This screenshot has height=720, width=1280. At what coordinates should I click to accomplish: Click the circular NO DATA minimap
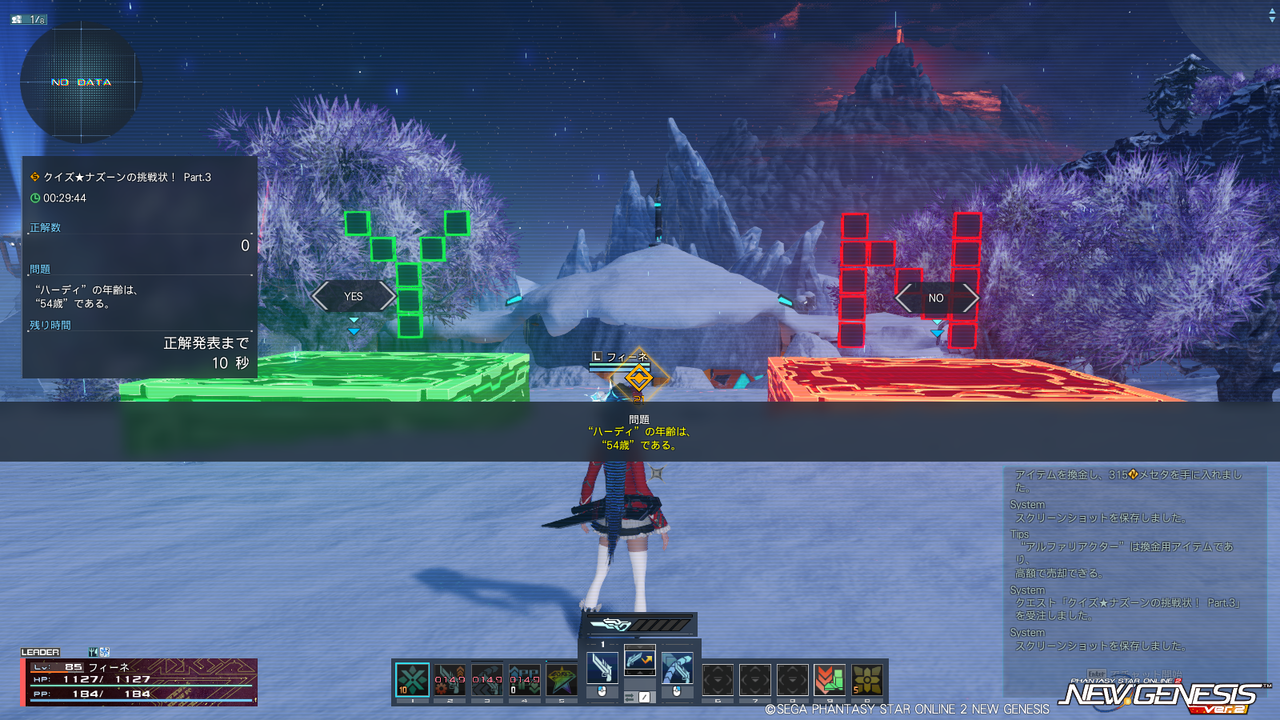click(81, 82)
